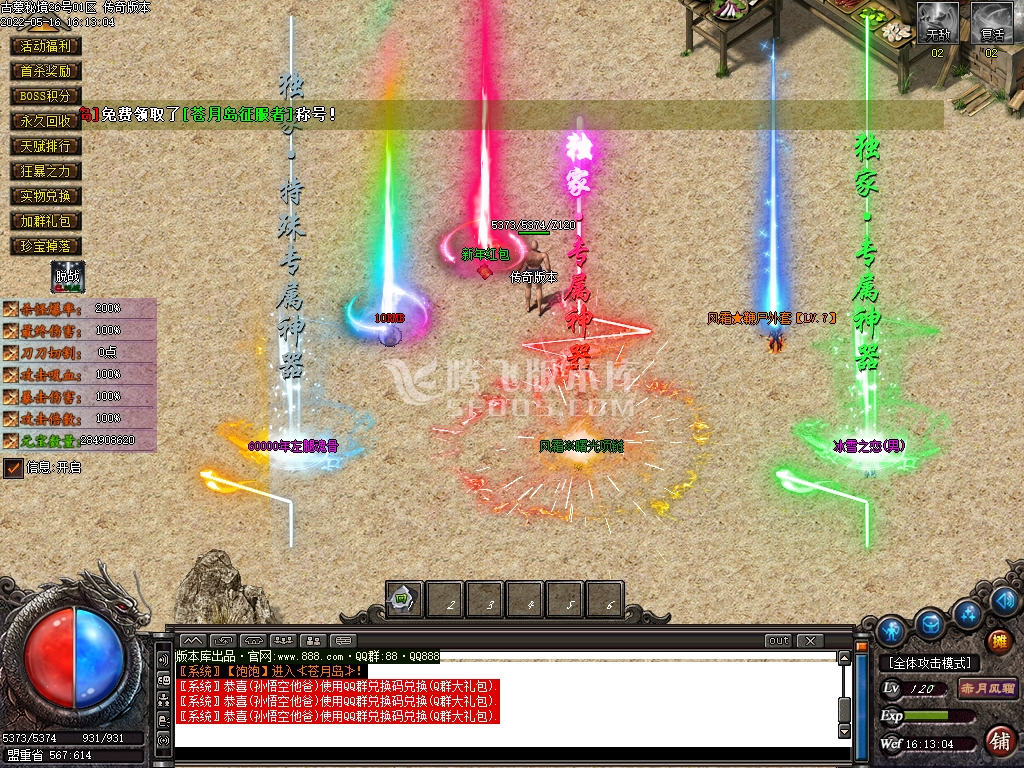Open the 永久回收 recycle menu
1024x768 pixels.
(x=46, y=121)
